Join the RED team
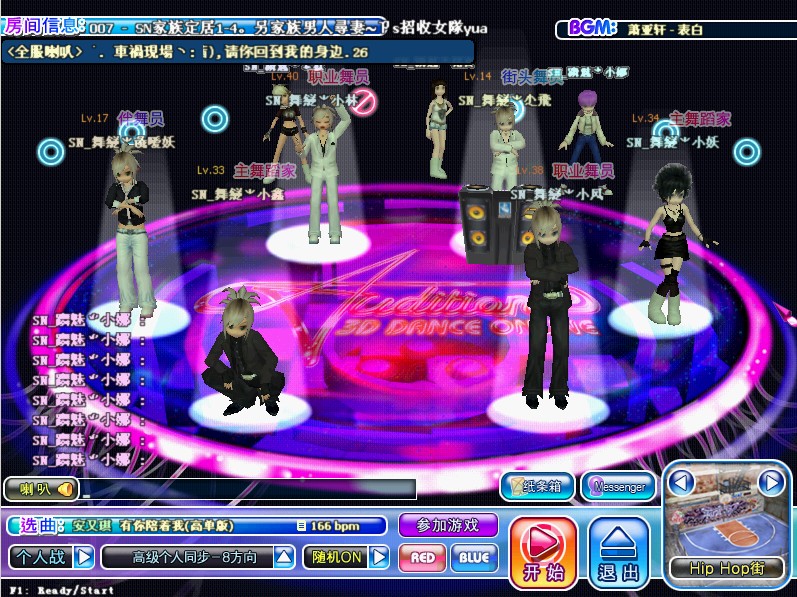 coord(422,558)
